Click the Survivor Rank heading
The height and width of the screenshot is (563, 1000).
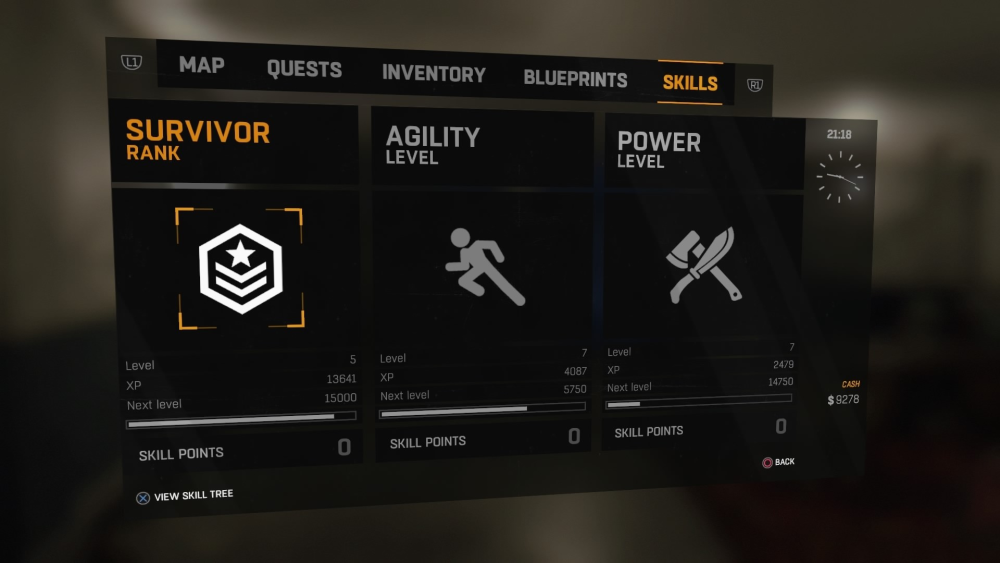198,141
